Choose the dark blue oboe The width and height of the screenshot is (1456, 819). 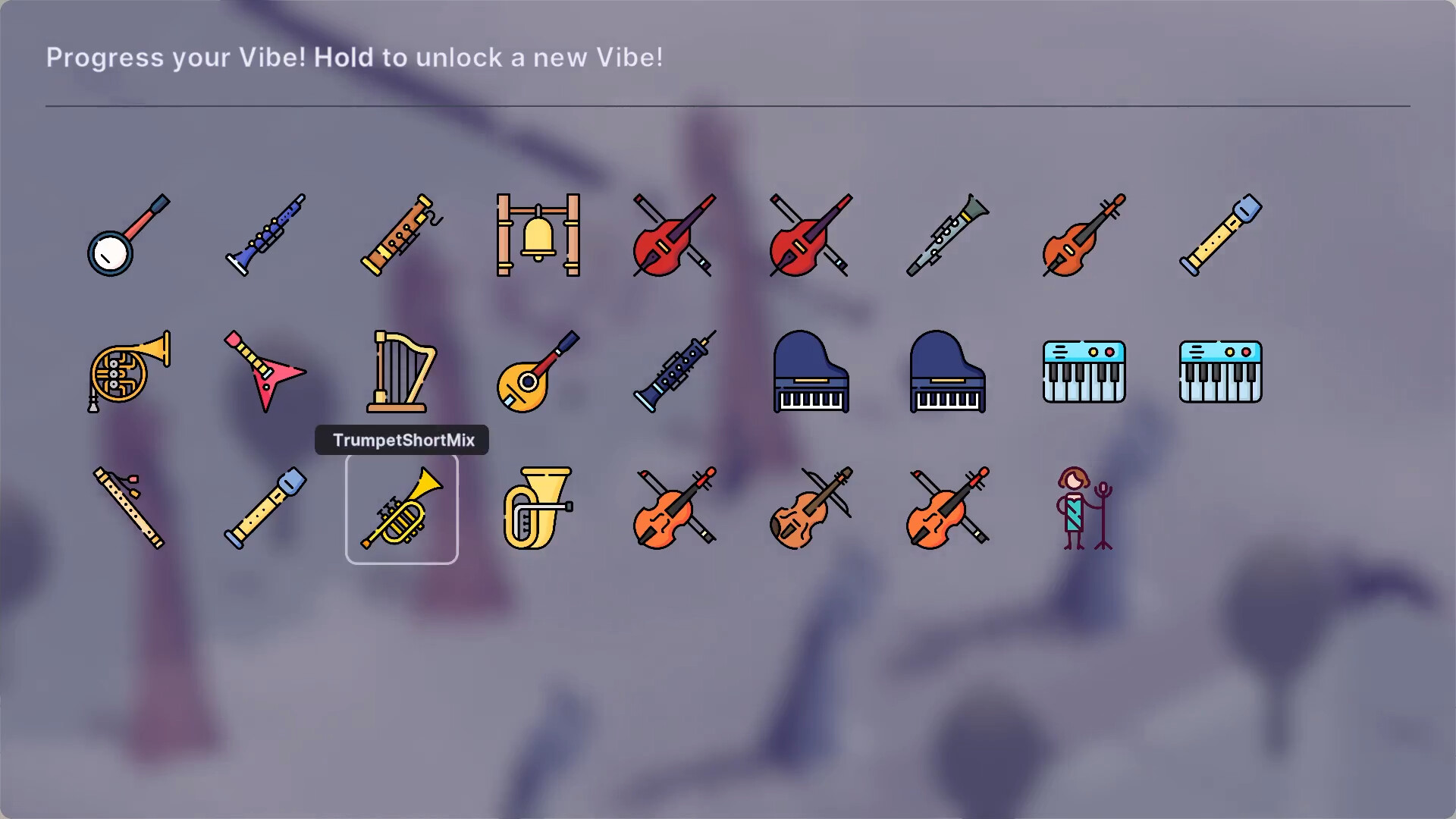point(673,372)
